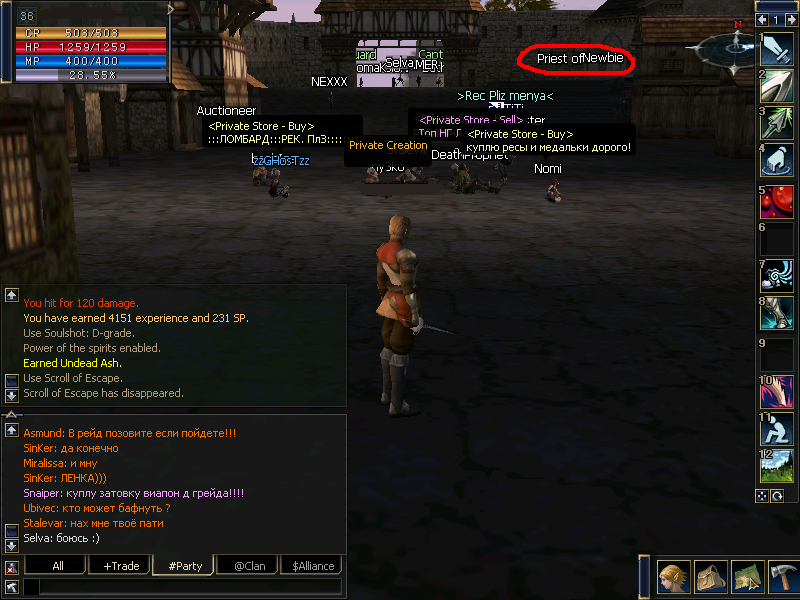Use the armored boots skill in slot 8
The height and width of the screenshot is (600, 800).
pyautogui.click(x=777, y=313)
